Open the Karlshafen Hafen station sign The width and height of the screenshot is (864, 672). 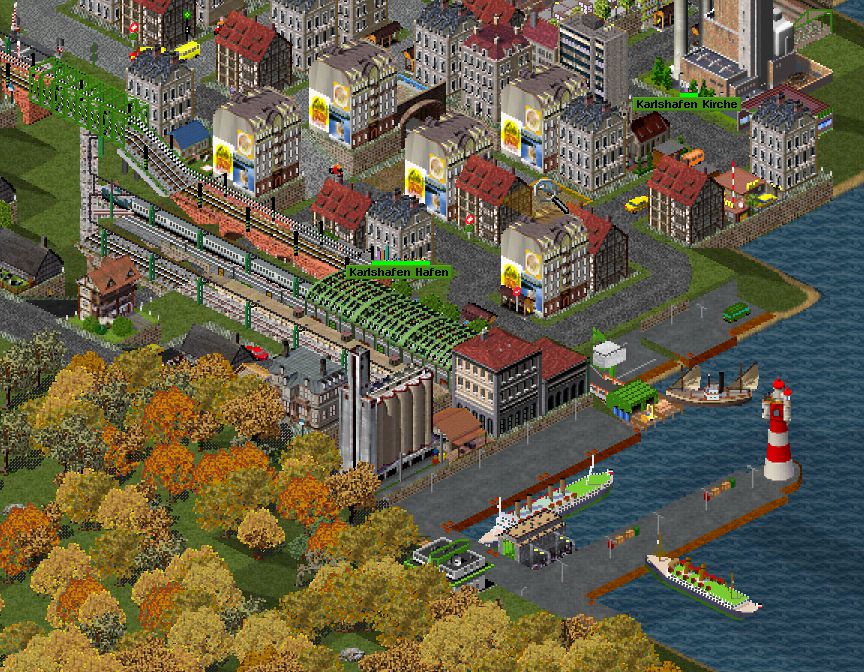(x=399, y=271)
